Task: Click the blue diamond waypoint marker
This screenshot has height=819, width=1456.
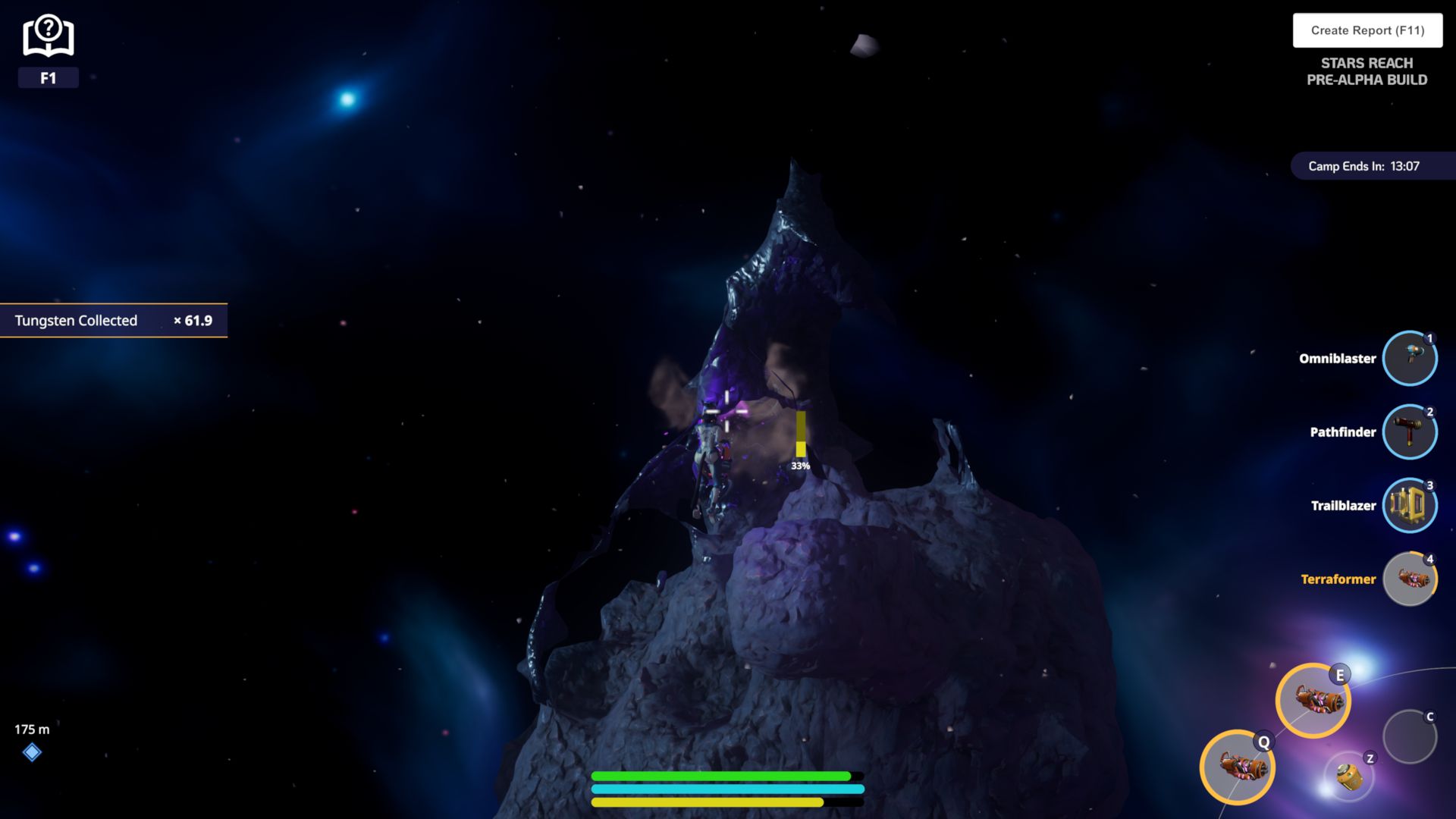Action: tap(32, 752)
